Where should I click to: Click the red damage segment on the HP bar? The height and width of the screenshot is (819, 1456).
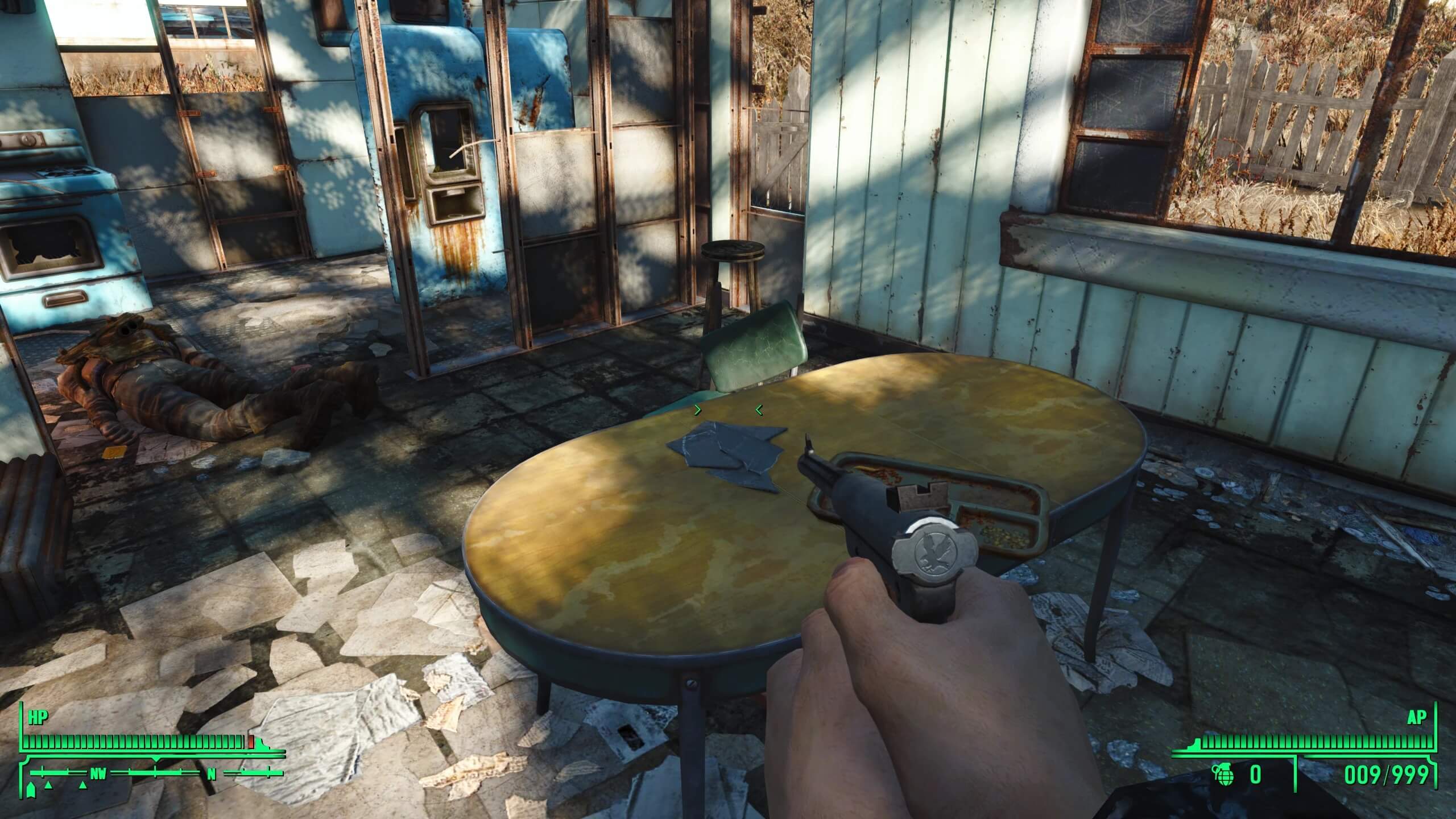pos(250,741)
